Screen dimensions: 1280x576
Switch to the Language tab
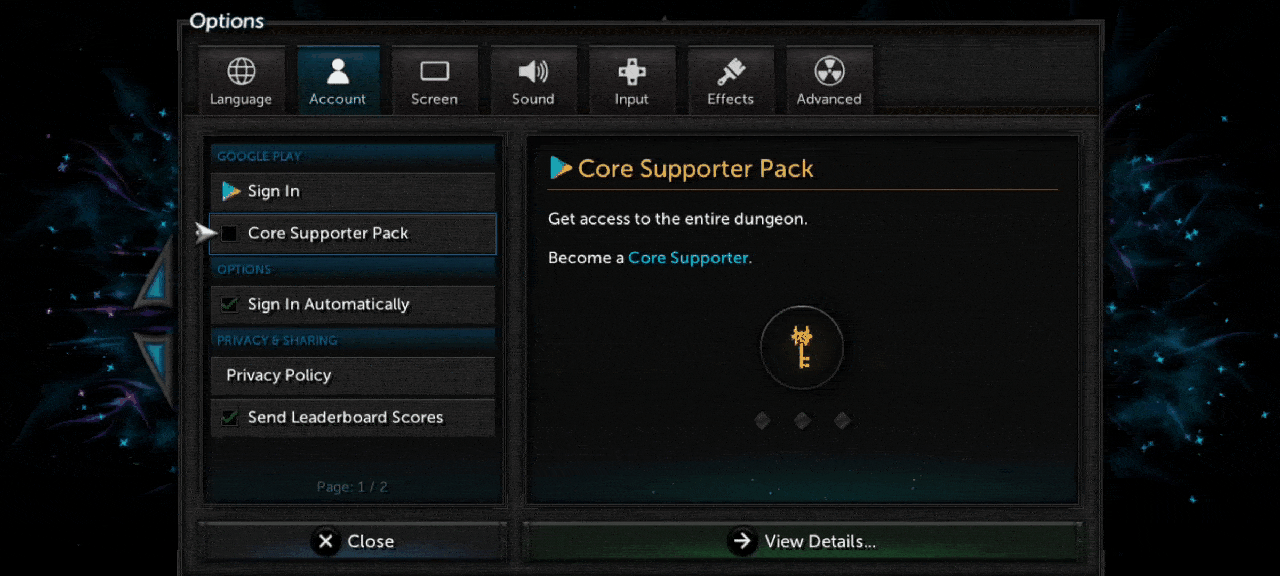[x=240, y=81]
